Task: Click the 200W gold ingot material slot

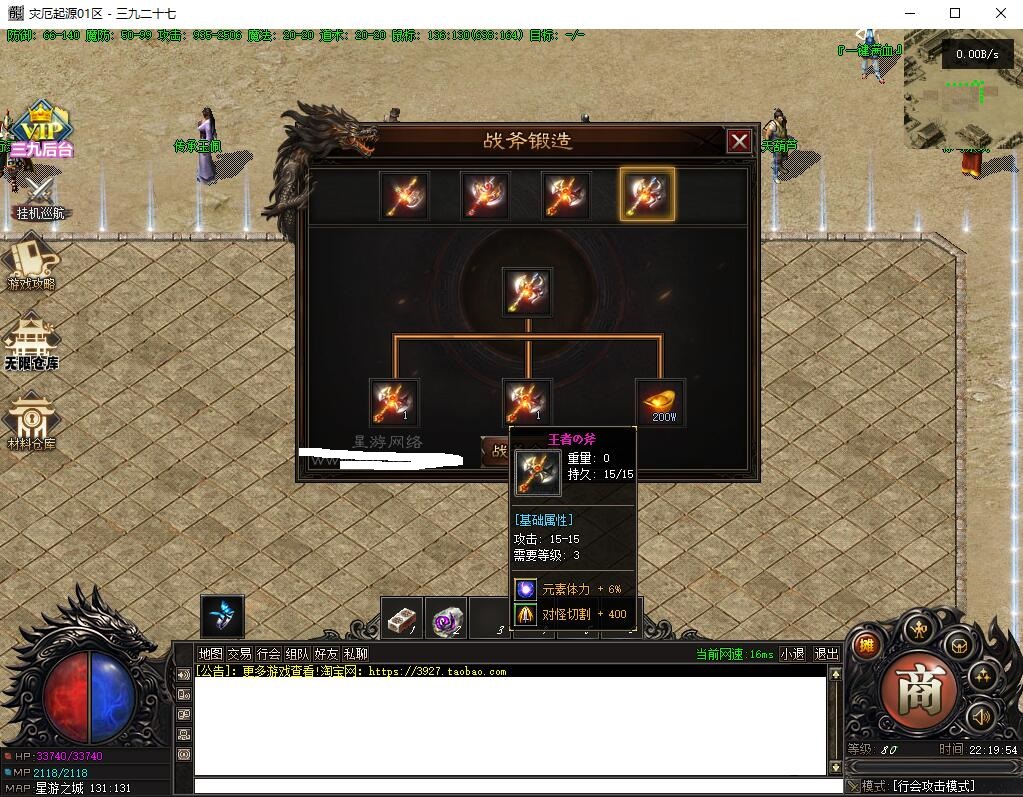Action: (661, 402)
